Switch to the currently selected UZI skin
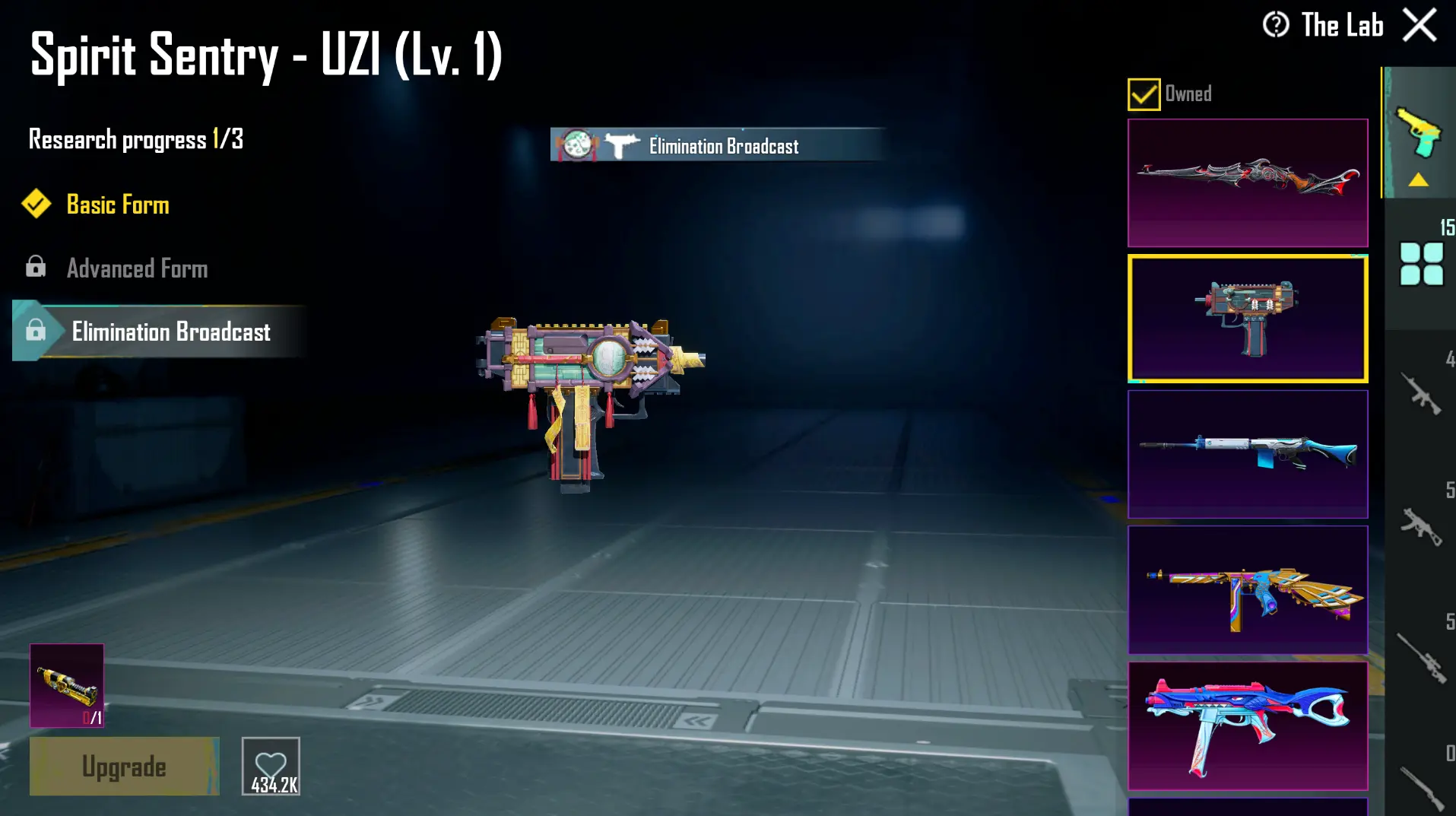Viewport: 1456px width, 816px height. coord(1248,316)
